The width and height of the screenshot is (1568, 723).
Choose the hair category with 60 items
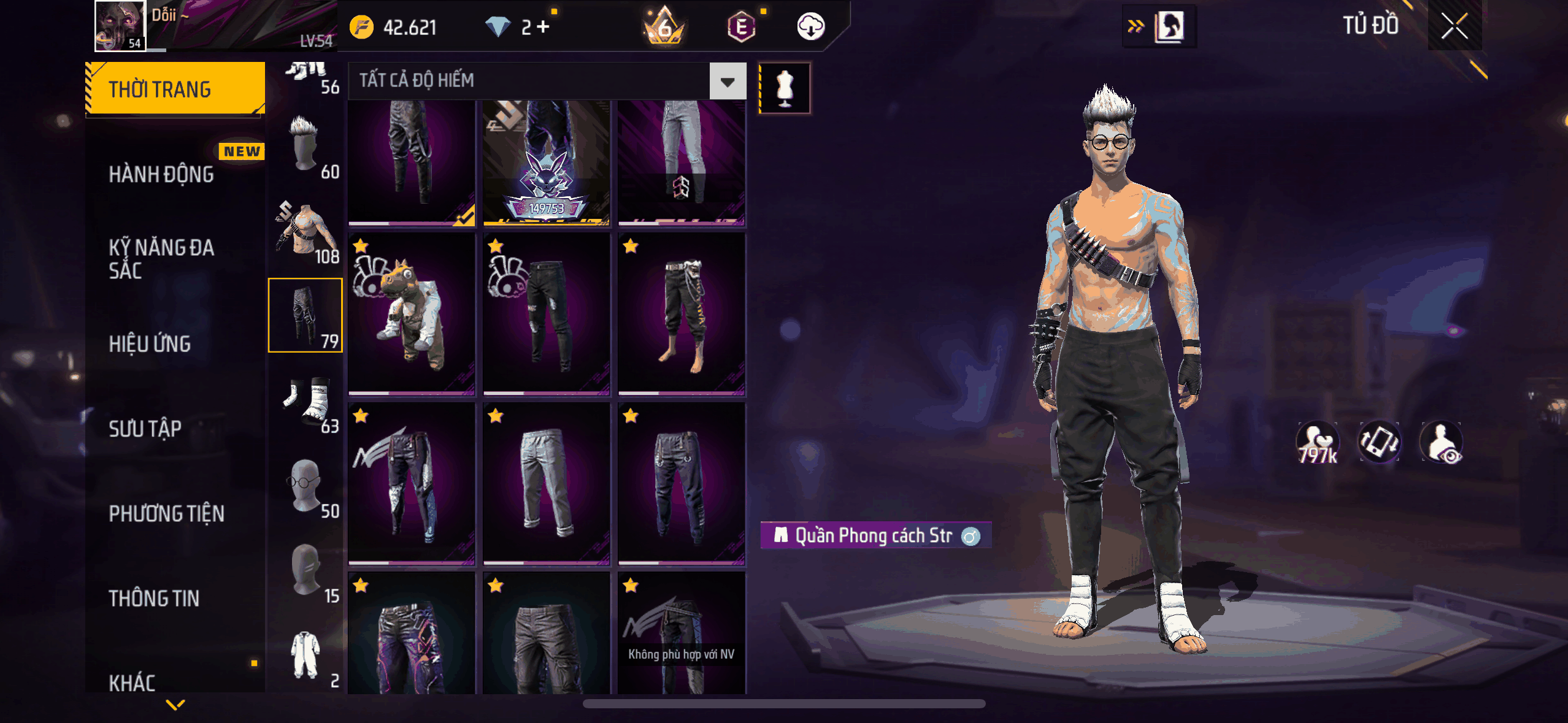(306, 146)
